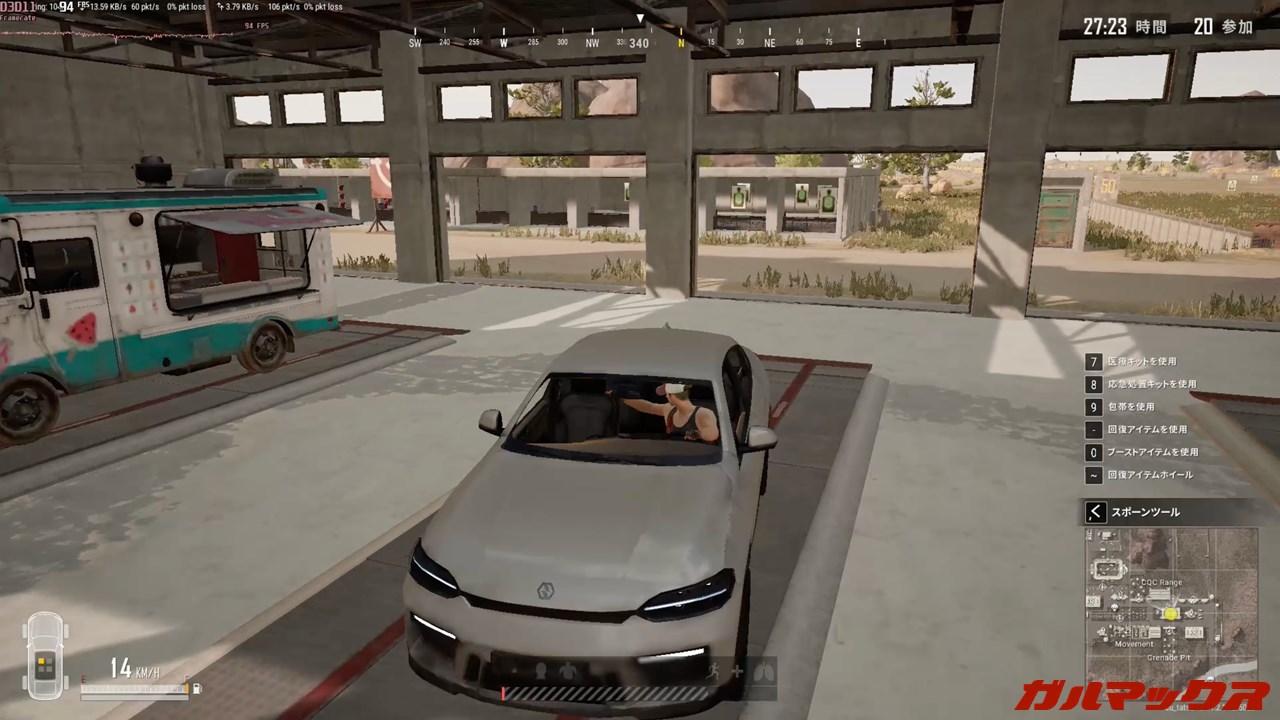Click the helmet equipment status icon
Screen dimensions: 1280x720
(541, 671)
